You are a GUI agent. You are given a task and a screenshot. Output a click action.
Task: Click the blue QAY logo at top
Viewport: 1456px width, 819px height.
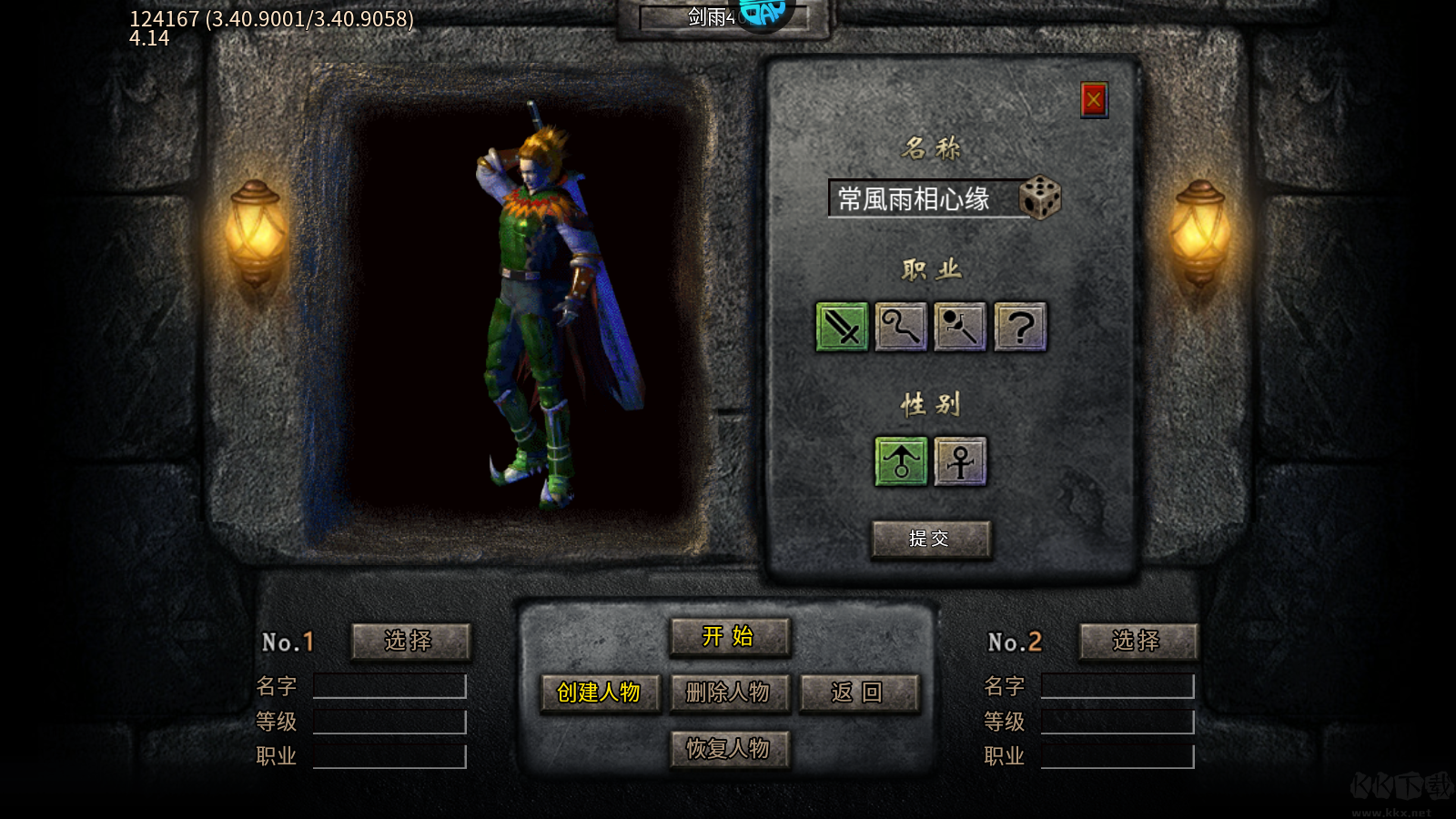pyautogui.click(x=764, y=13)
